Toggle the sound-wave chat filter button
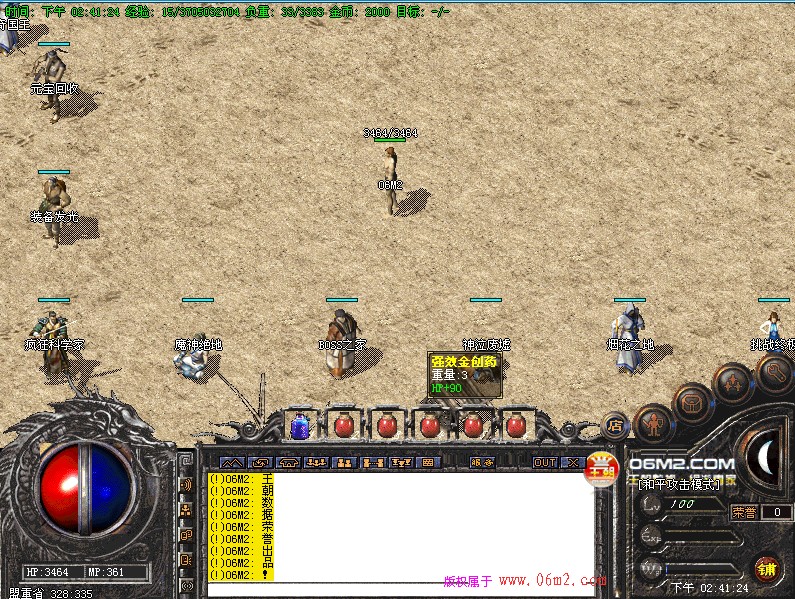The width and height of the screenshot is (795, 599). pos(186,485)
